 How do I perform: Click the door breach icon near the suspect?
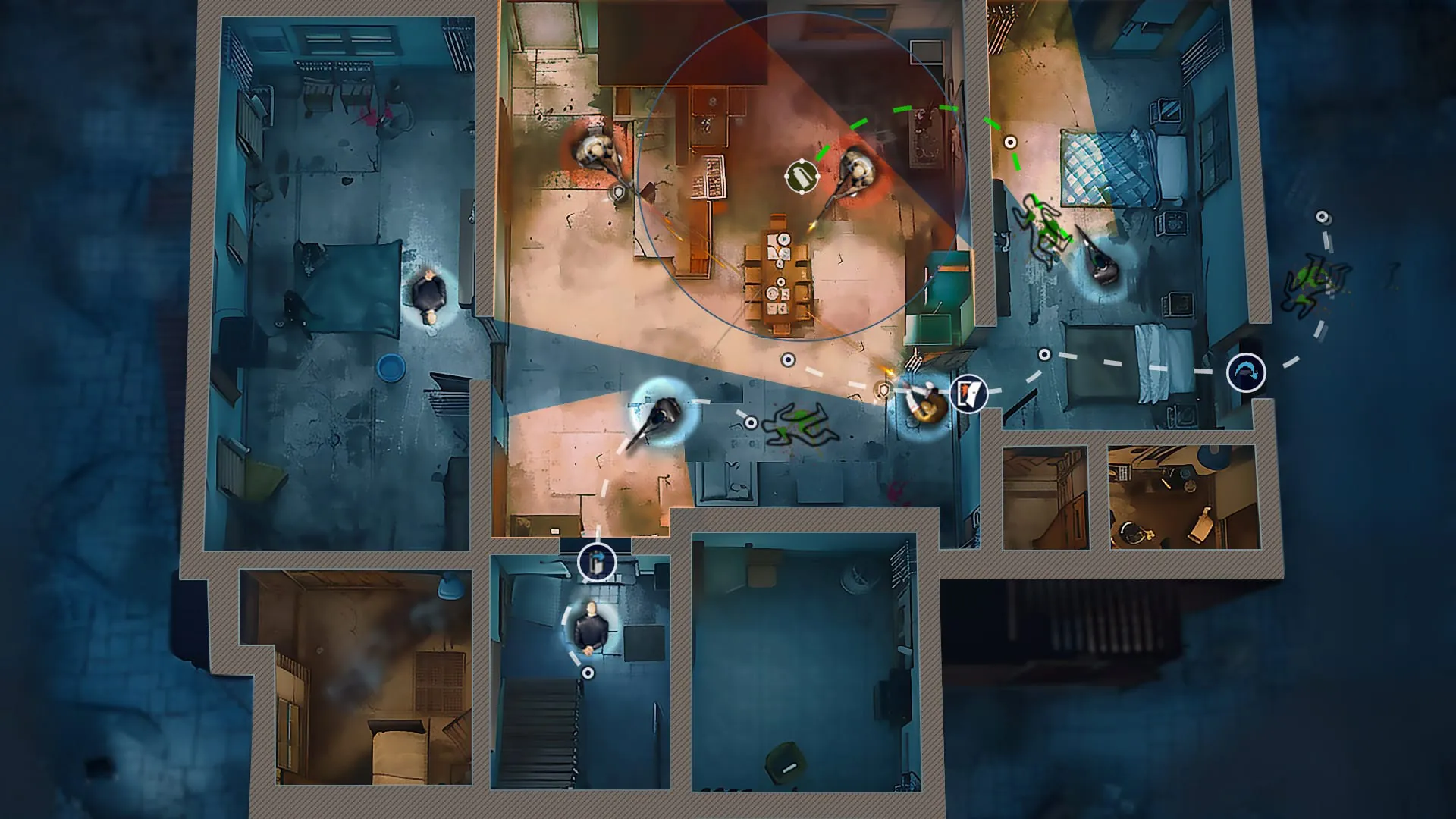coord(968,393)
